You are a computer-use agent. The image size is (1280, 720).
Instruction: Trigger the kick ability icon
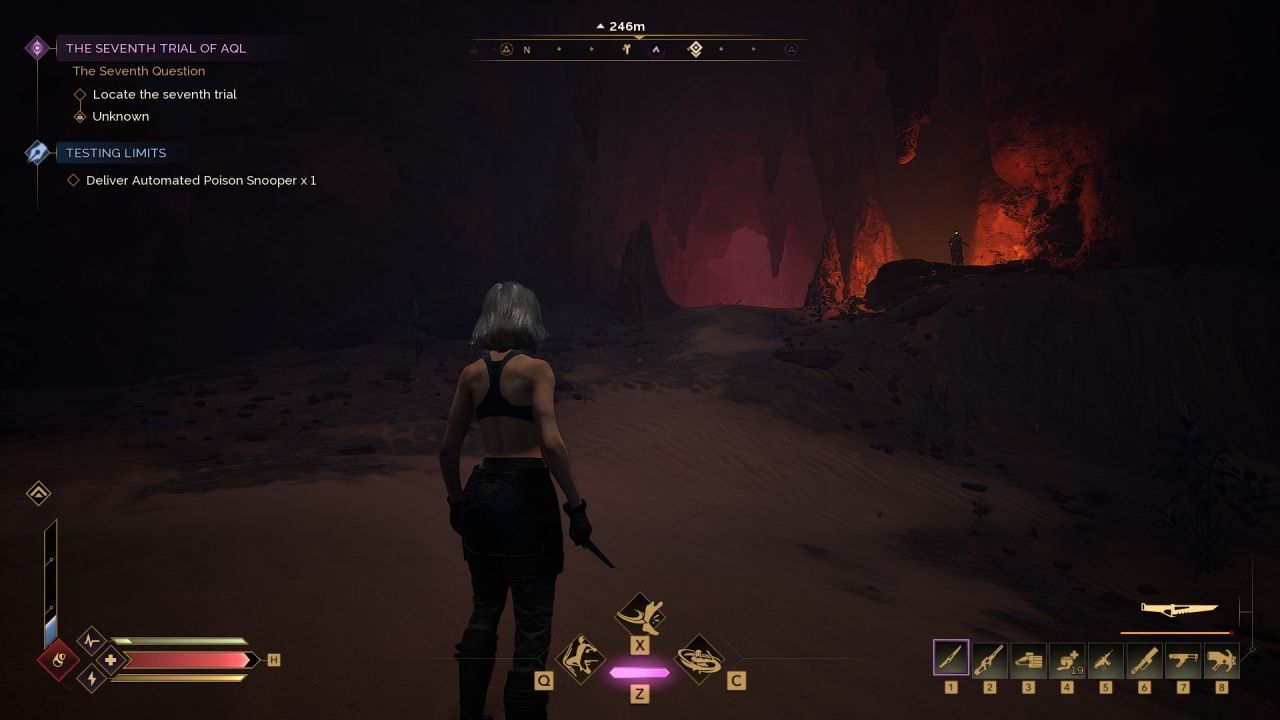tap(639, 613)
